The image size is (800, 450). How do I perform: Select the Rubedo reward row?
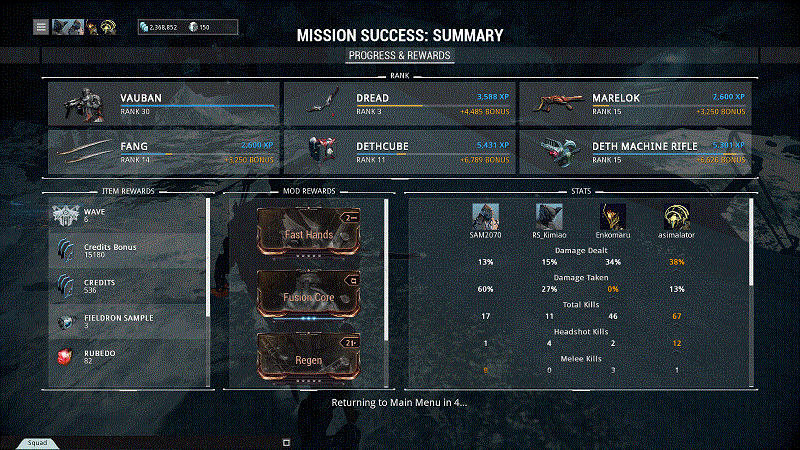coord(128,356)
